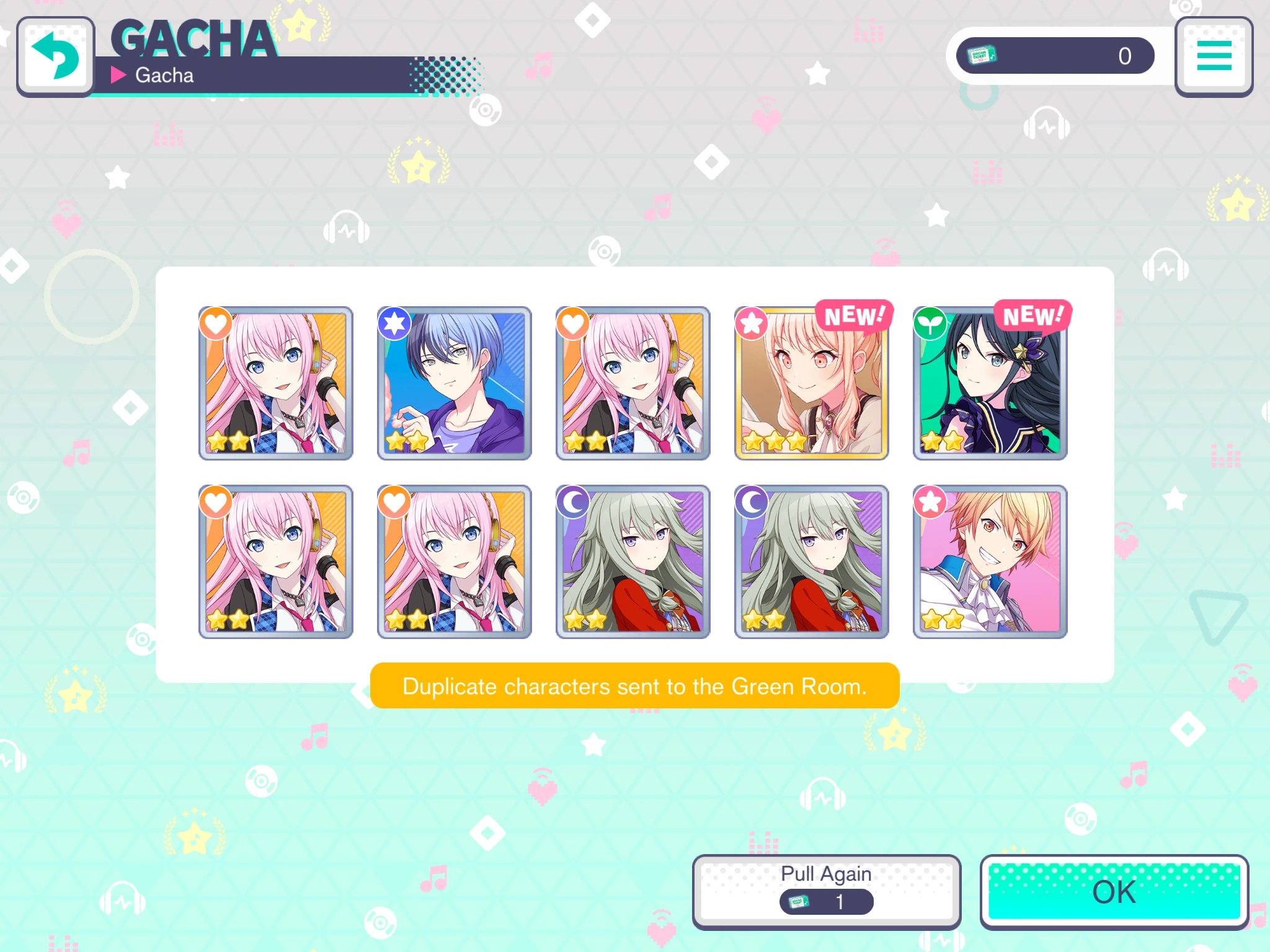
Task: Open the Gacha breadcrumb label
Action: (164, 75)
